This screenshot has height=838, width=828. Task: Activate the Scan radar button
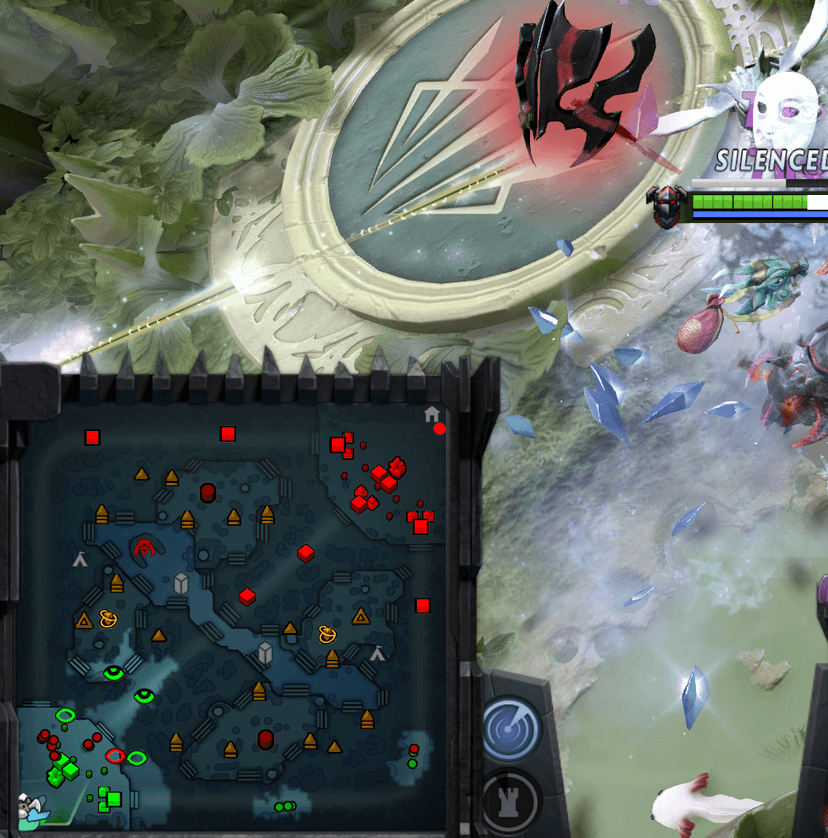(512, 729)
